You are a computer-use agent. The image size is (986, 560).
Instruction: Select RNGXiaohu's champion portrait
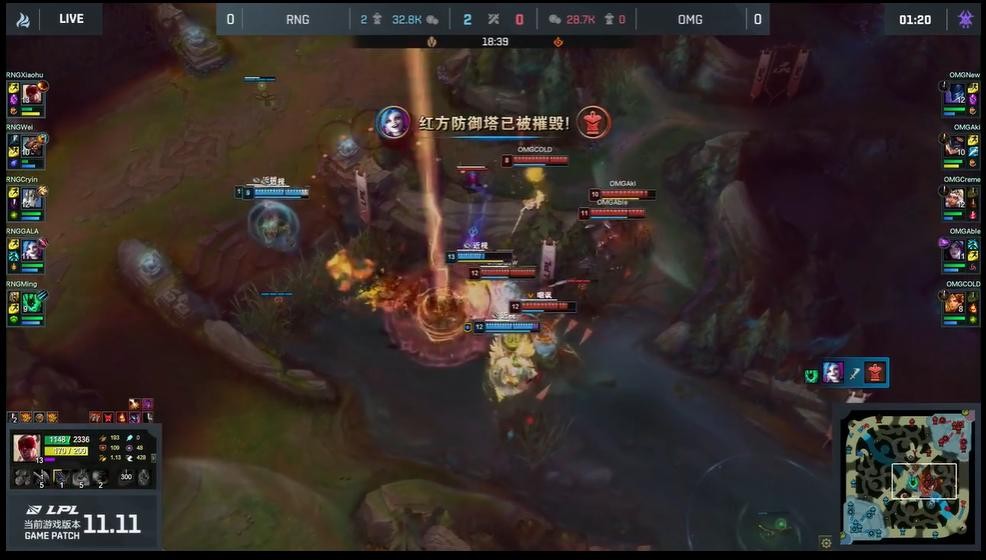[x=31, y=95]
